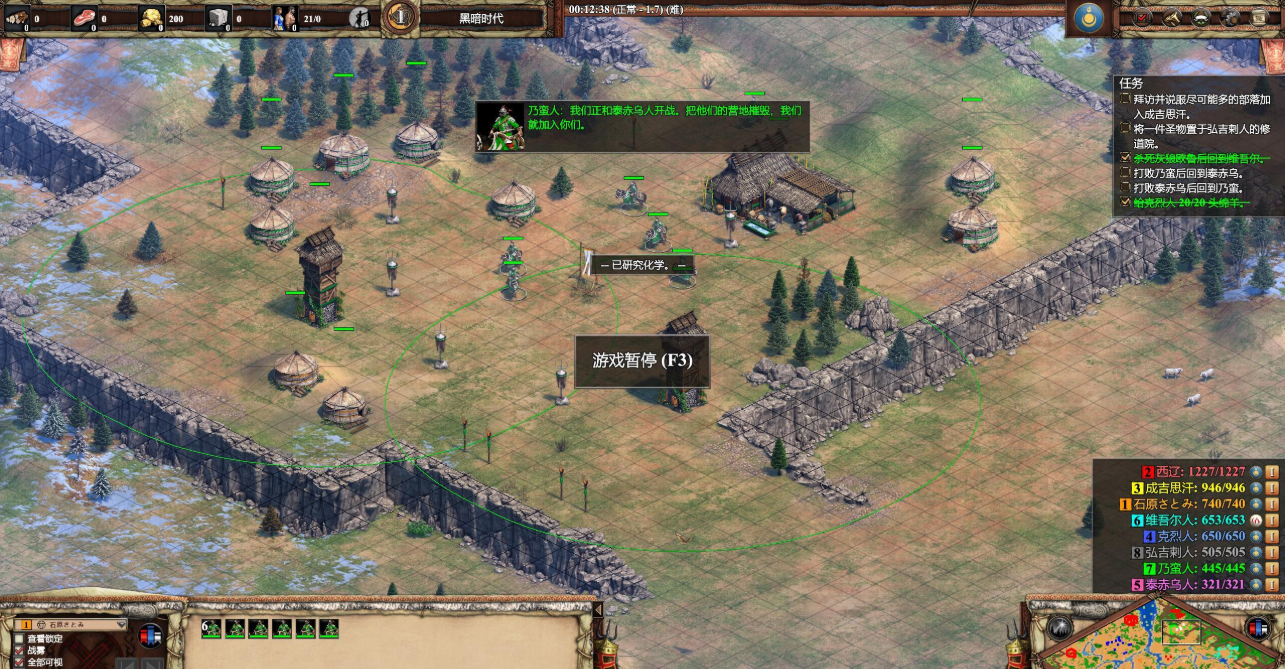Viewport: 1285px width, 669px height.
Task: Click the Mongol civilization emblem
Action: click(x=1086, y=17)
